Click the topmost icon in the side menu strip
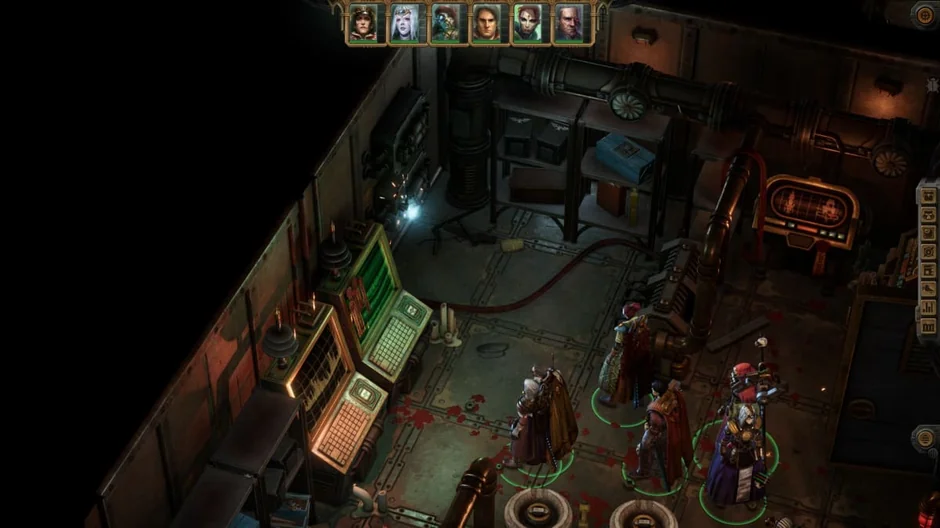940x528 pixels. pos(927,195)
